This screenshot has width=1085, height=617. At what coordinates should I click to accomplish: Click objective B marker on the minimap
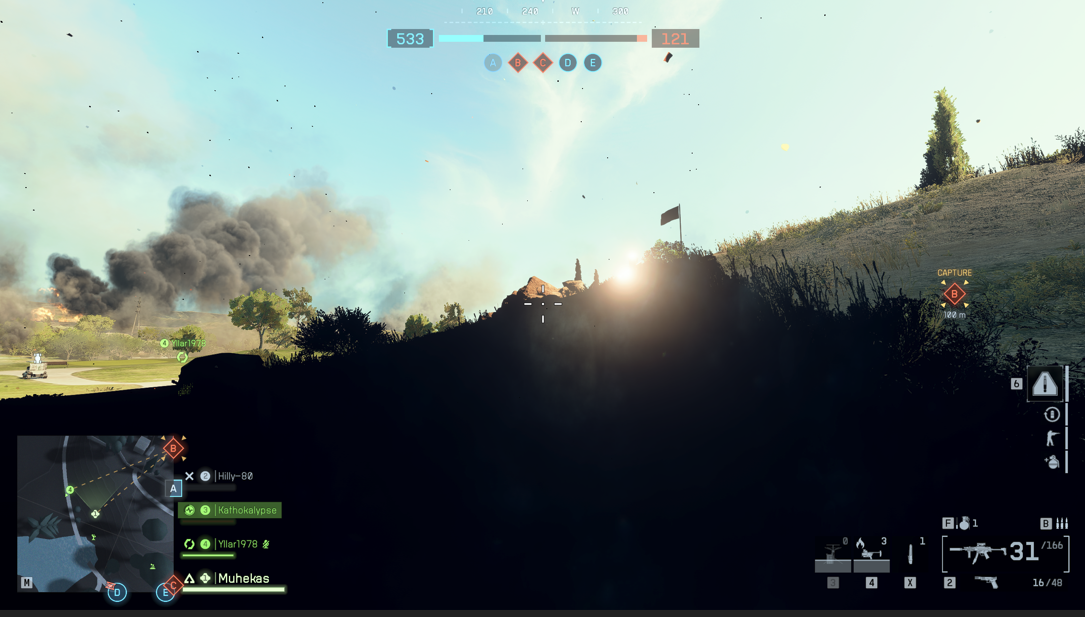point(173,448)
